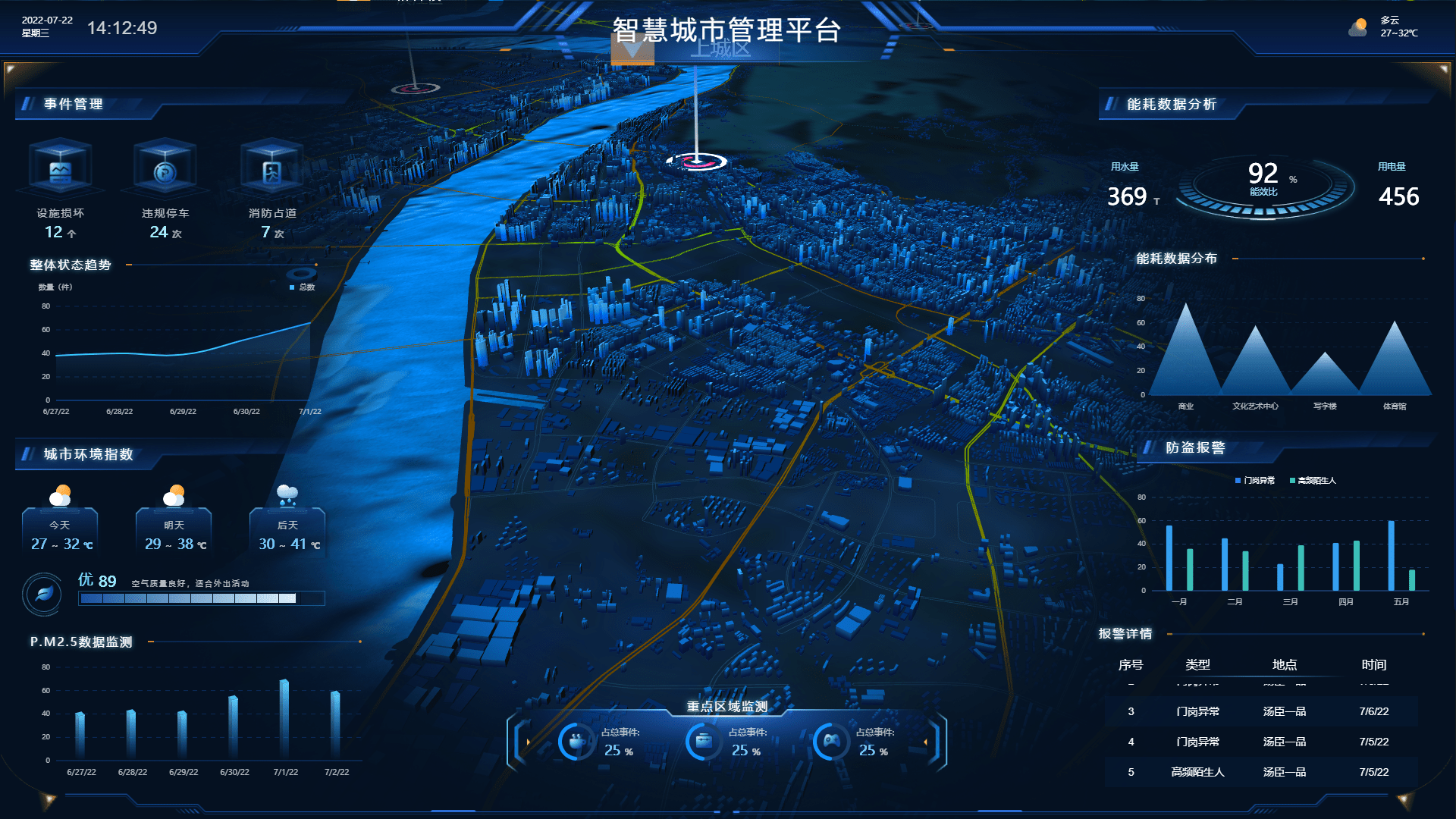Open the 明天 forecast card

pyautogui.click(x=174, y=531)
